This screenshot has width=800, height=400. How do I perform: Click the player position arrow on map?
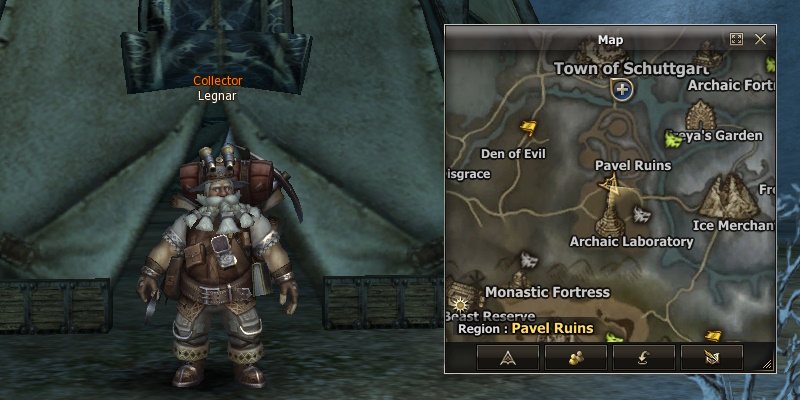click(607, 183)
